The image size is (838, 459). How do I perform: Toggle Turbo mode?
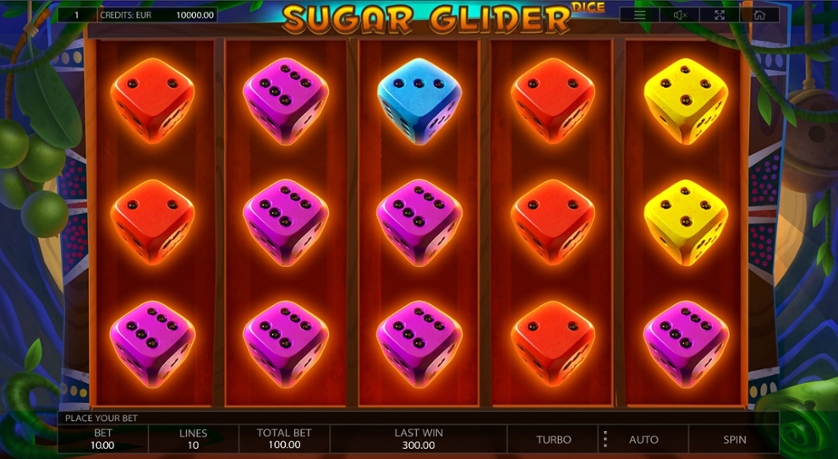coord(553,439)
